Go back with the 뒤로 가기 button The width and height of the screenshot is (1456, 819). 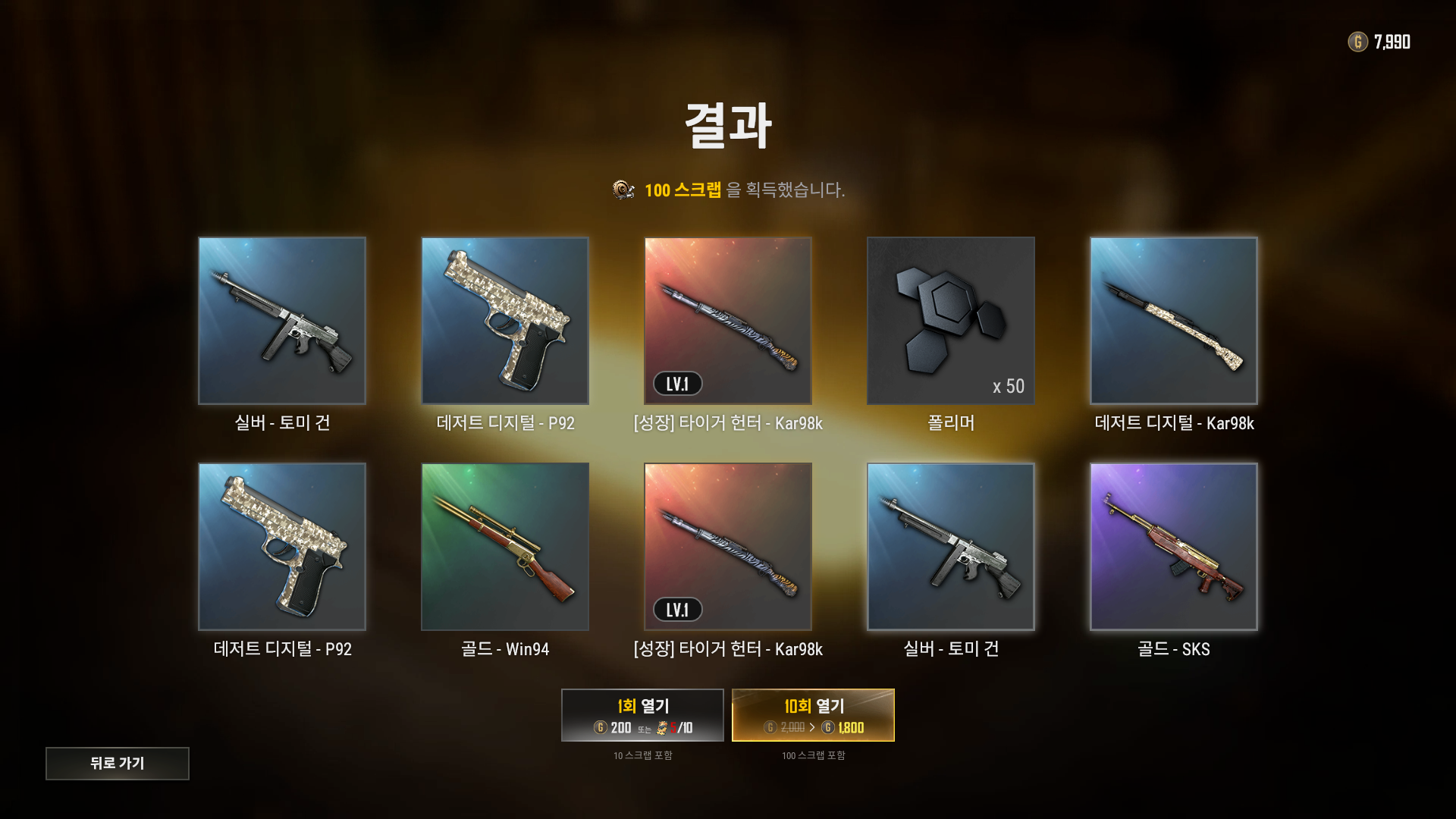pyautogui.click(x=118, y=763)
